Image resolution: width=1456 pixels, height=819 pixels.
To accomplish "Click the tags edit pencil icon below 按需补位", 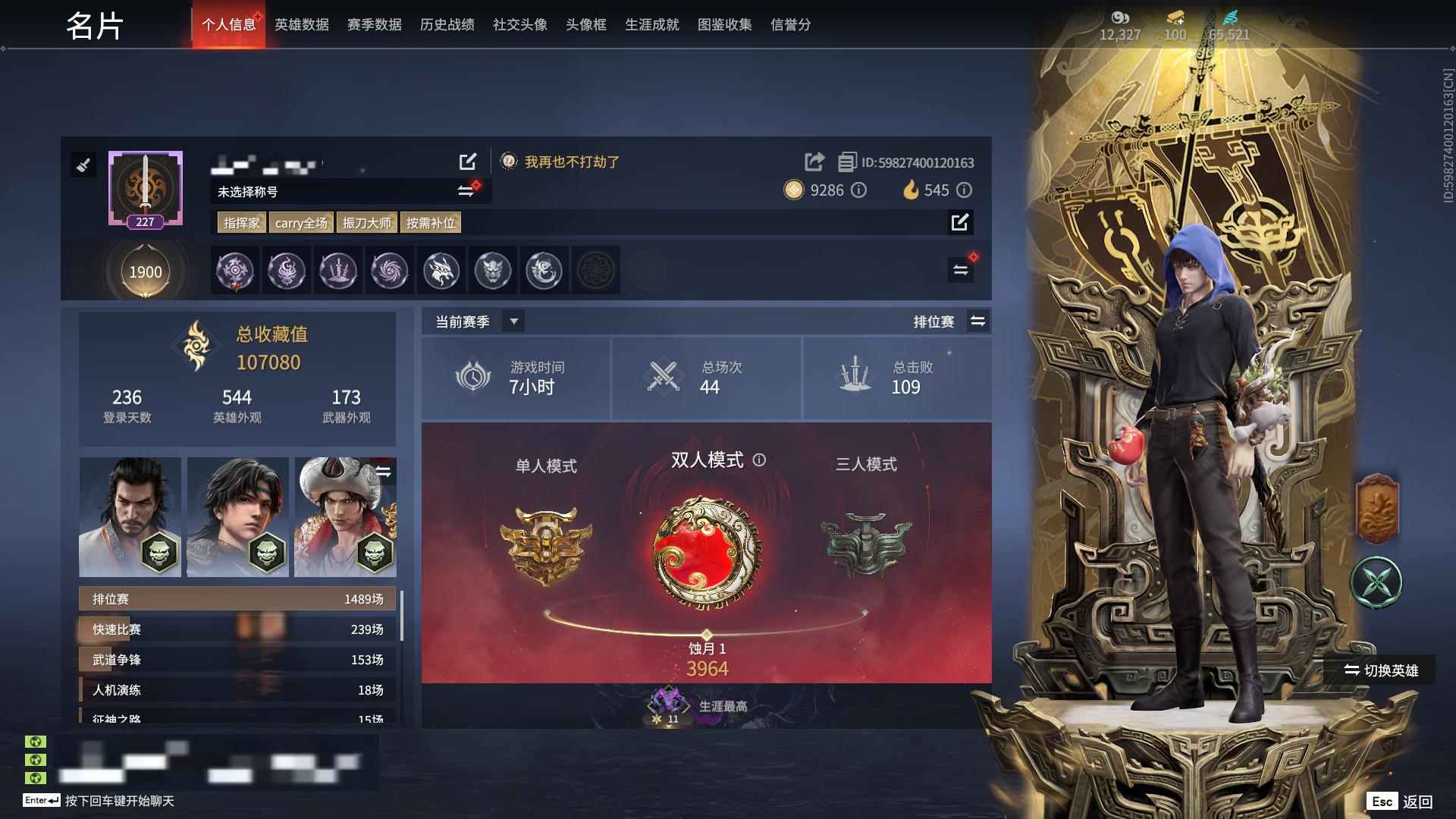I will 960,223.
